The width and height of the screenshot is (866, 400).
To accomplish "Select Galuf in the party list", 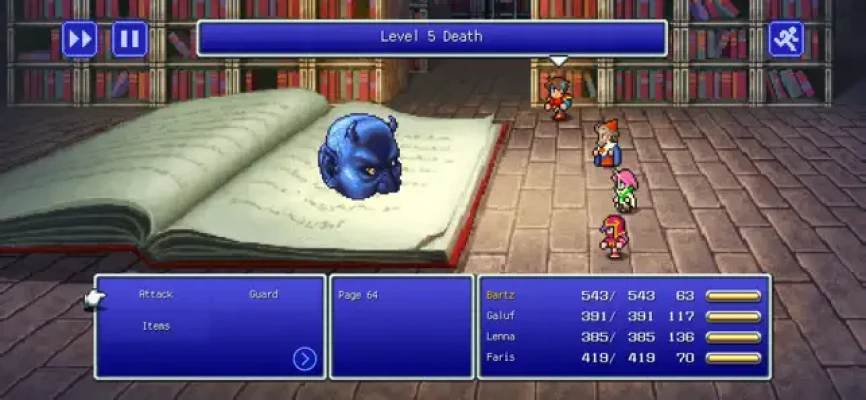I will 500,316.
